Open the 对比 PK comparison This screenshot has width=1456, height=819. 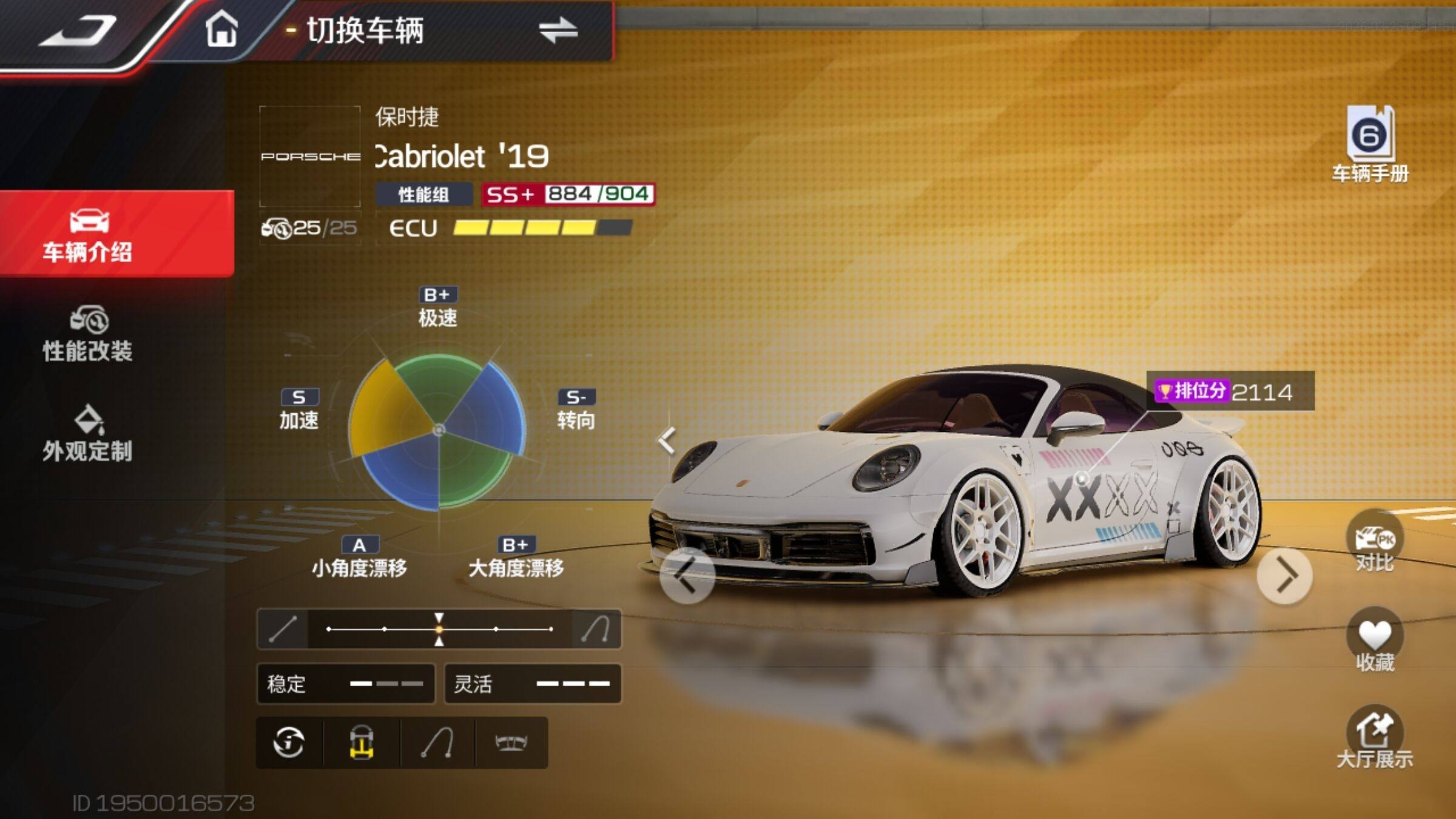pyautogui.click(x=1375, y=542)
